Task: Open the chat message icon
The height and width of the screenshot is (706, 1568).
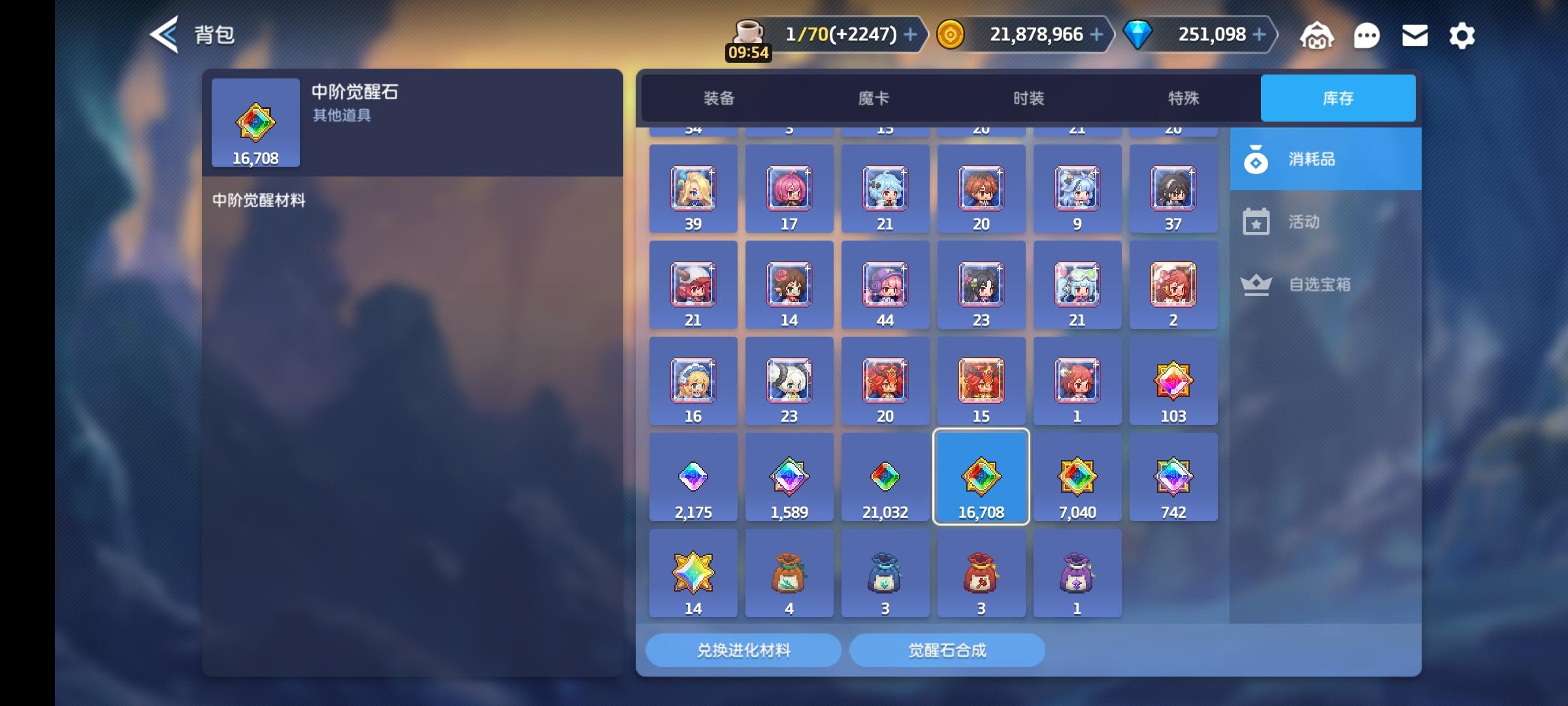Action: pos(1367,35)
